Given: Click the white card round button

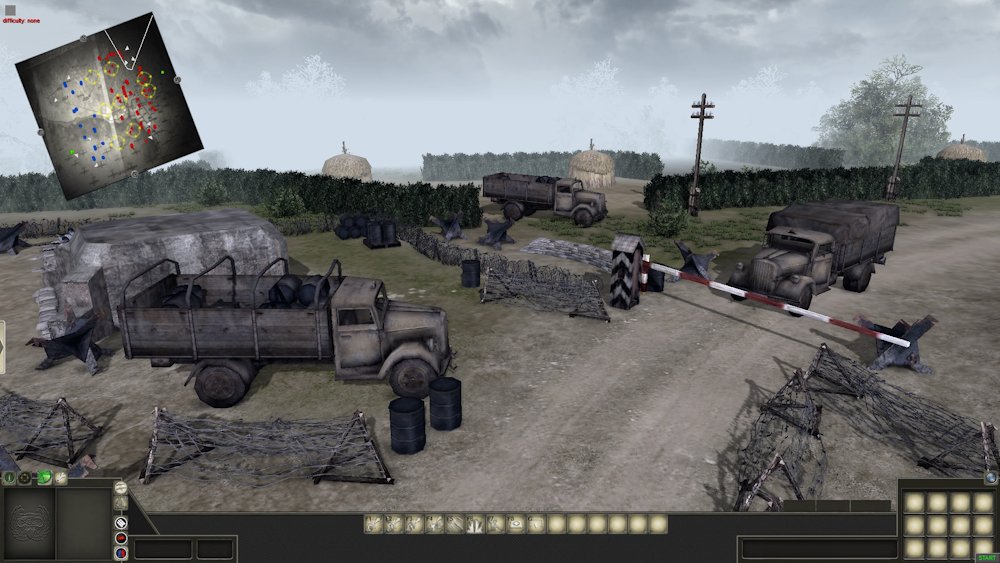Looking at the screenshot, I should tap(121, 521).
